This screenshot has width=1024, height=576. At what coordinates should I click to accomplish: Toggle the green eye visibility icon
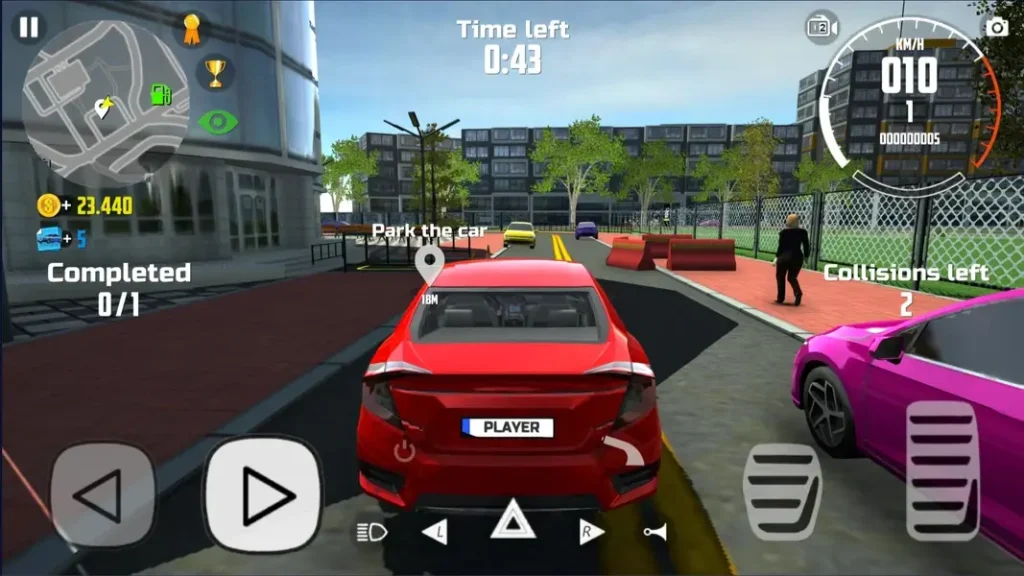tap(217, 122)
